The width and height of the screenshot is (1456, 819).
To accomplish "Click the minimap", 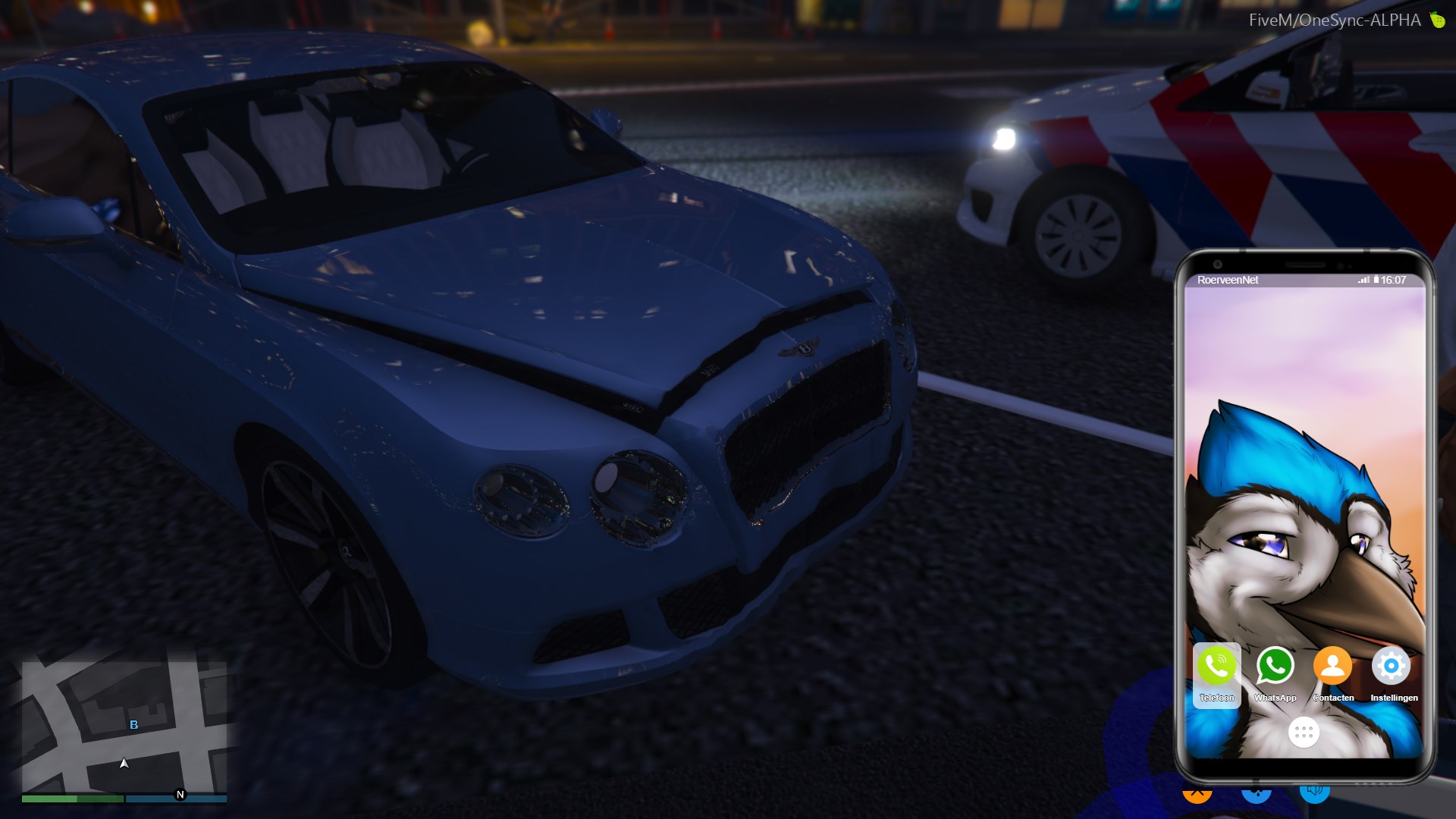I will point(124,726).
